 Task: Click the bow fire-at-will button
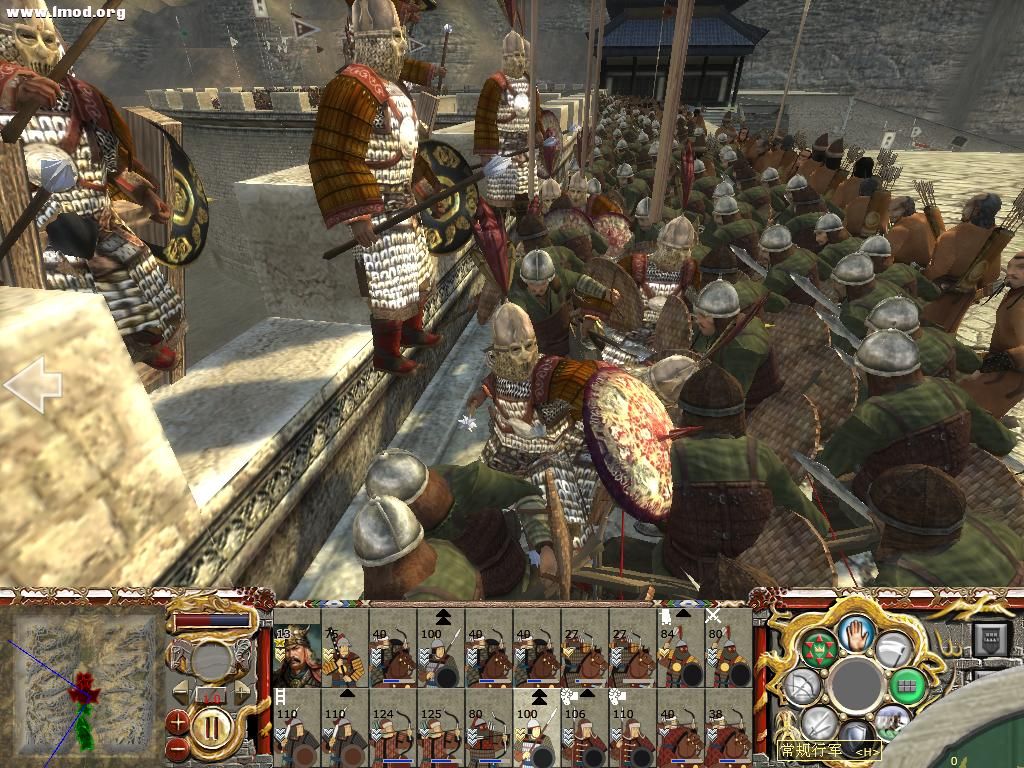[803, 686]
